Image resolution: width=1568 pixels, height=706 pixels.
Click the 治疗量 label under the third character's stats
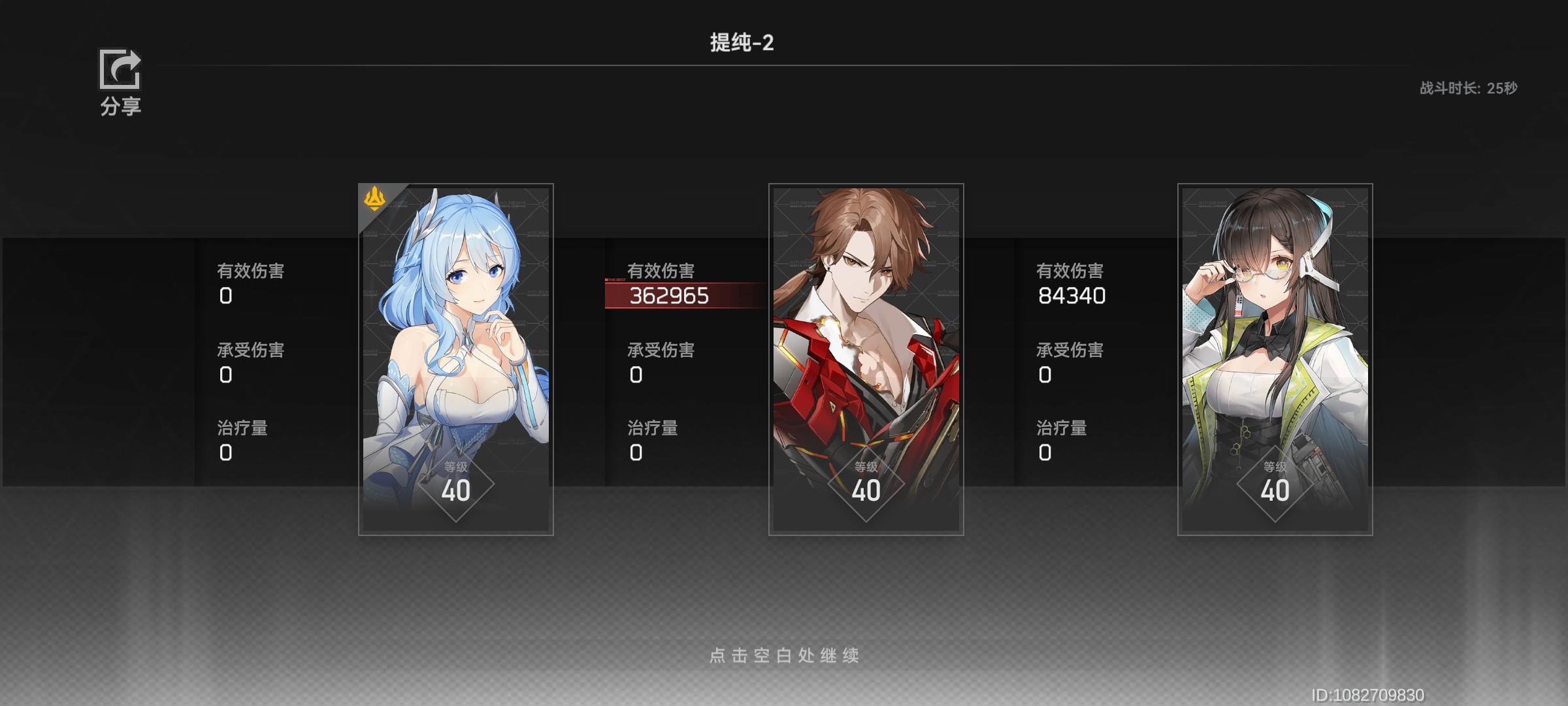coord(1062,428)
